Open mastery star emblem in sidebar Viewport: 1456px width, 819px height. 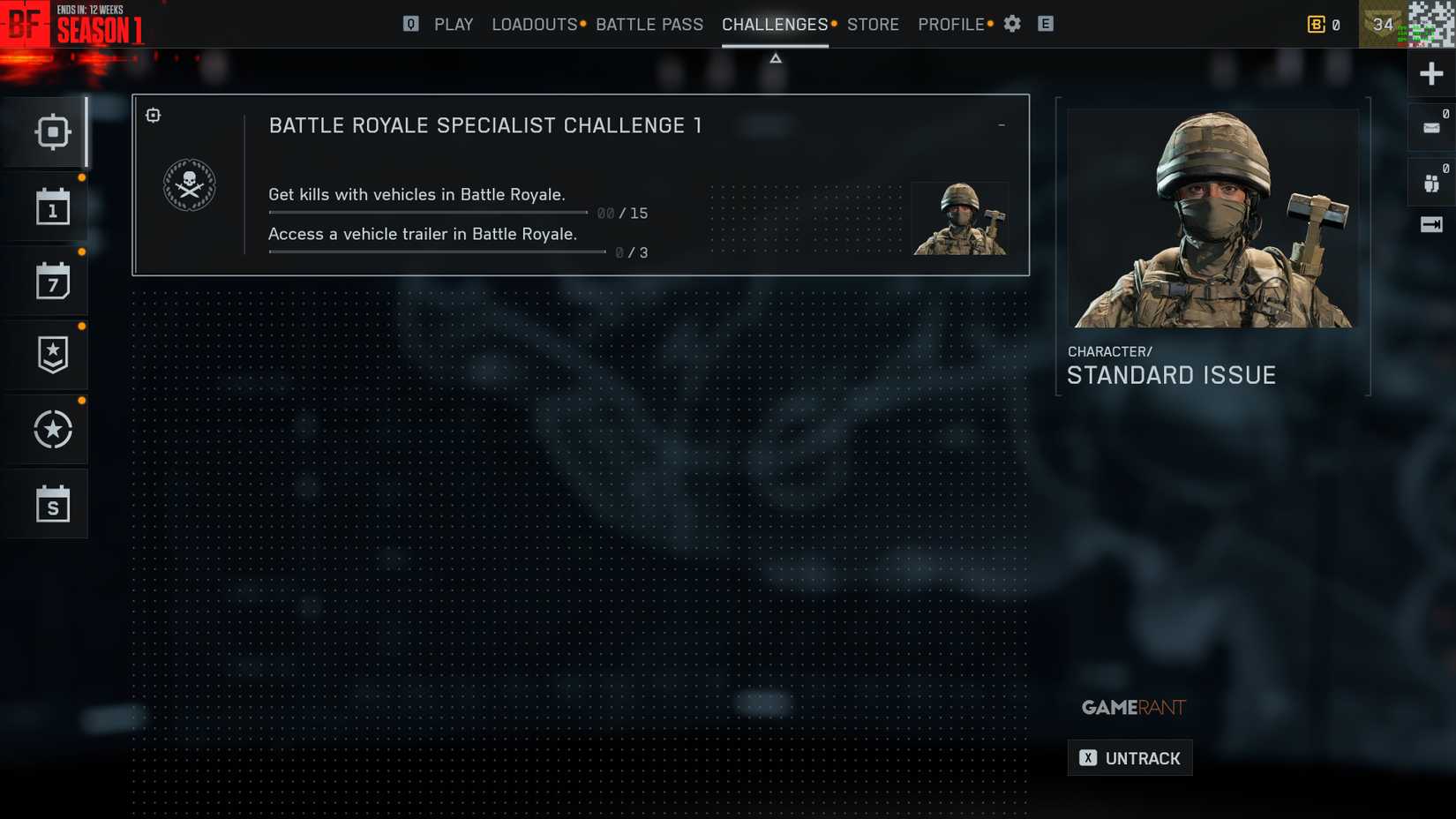point(53,429)
